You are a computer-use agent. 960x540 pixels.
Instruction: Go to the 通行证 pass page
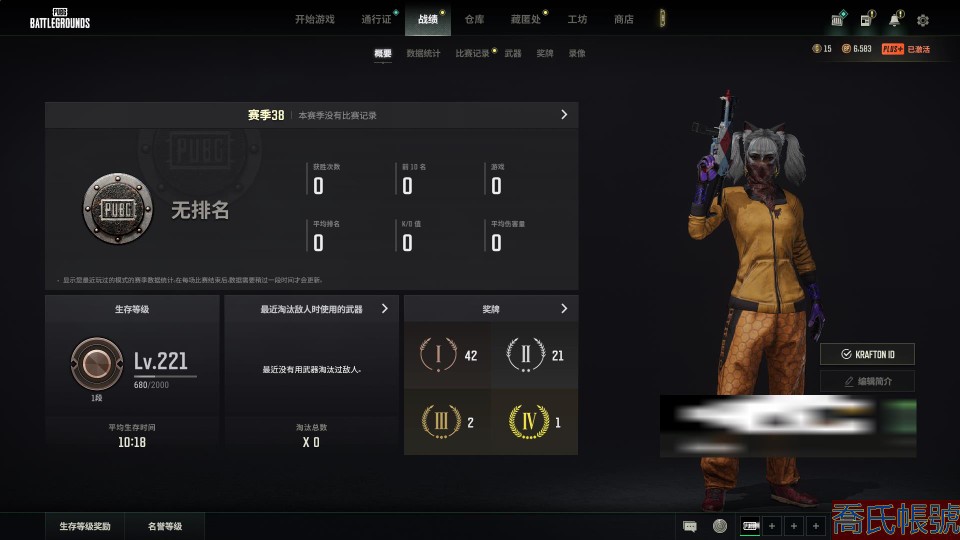click(x=376, y=19)
